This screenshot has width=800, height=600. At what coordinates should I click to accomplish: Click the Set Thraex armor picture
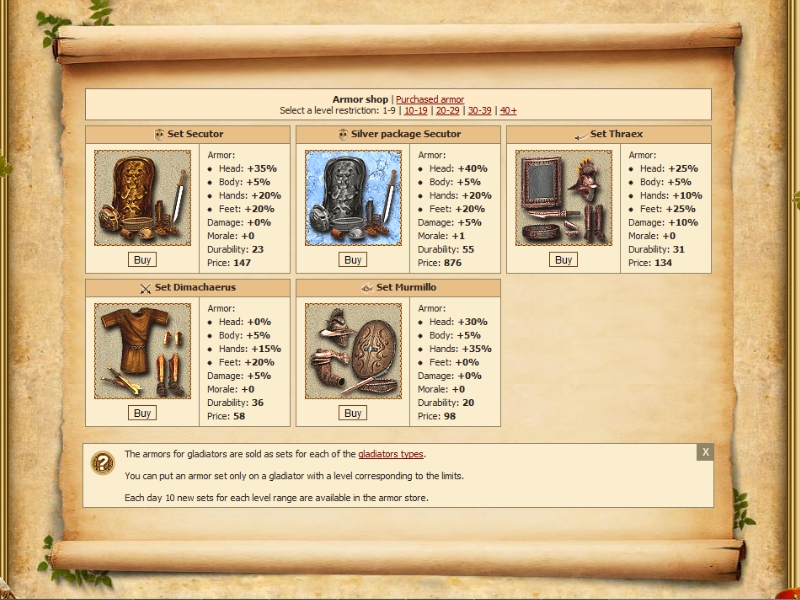pos(563,198)
